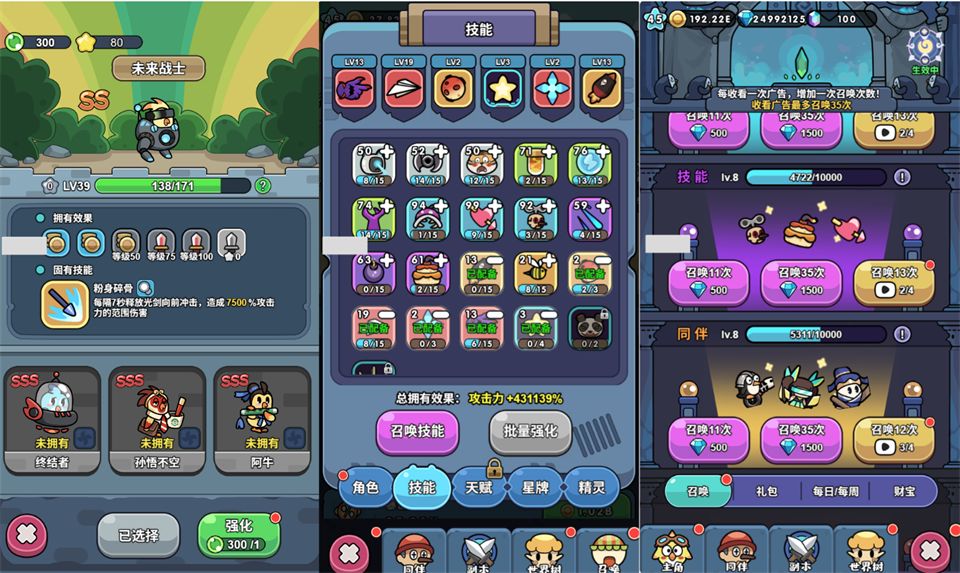The width and height of the screenshot is (960, 573).
Task: Switch to the 礼包 tab
Action: pyautogui.click(x=766, y=492)
